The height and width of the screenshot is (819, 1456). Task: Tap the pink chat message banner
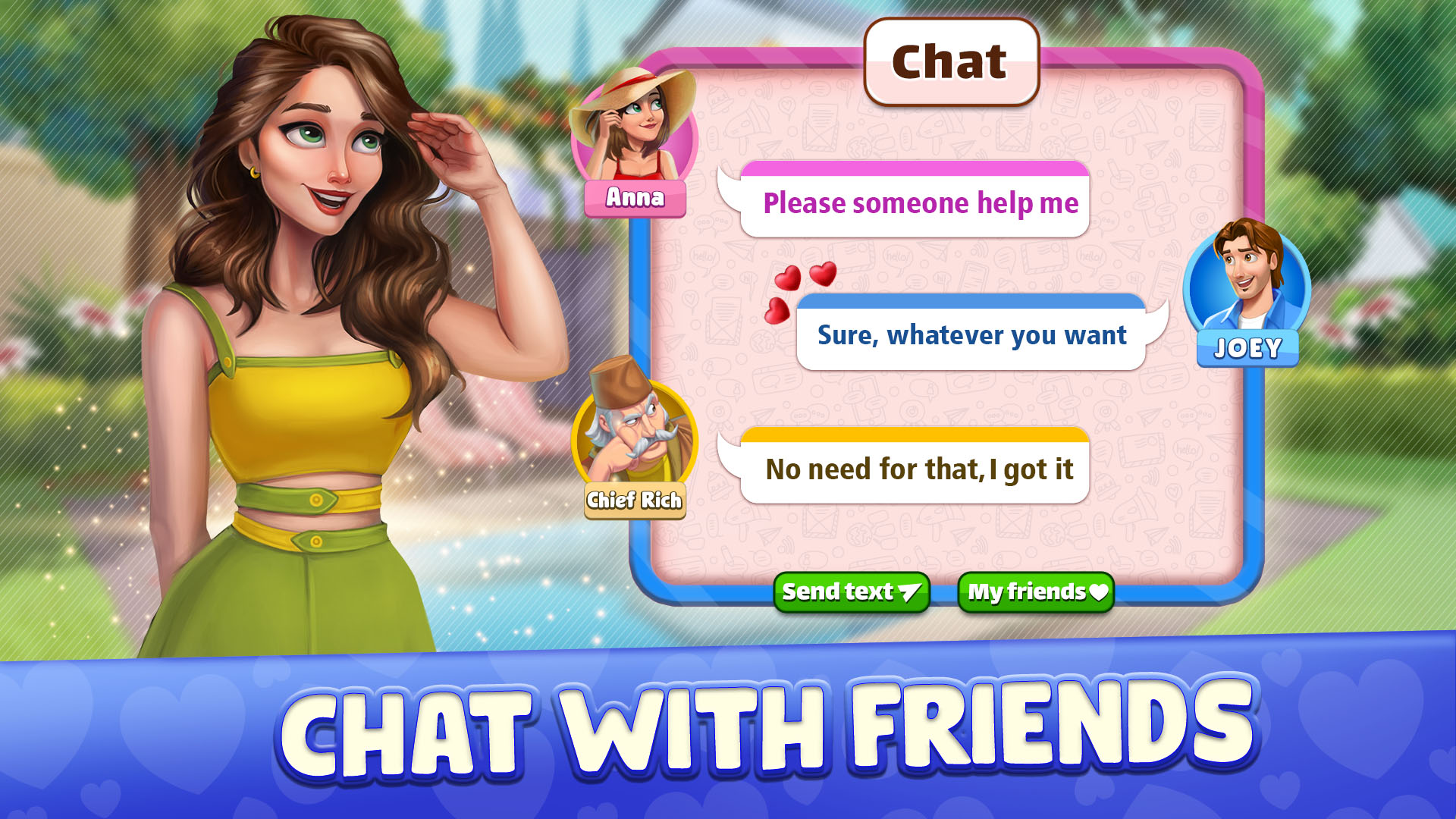click(918, 169)
